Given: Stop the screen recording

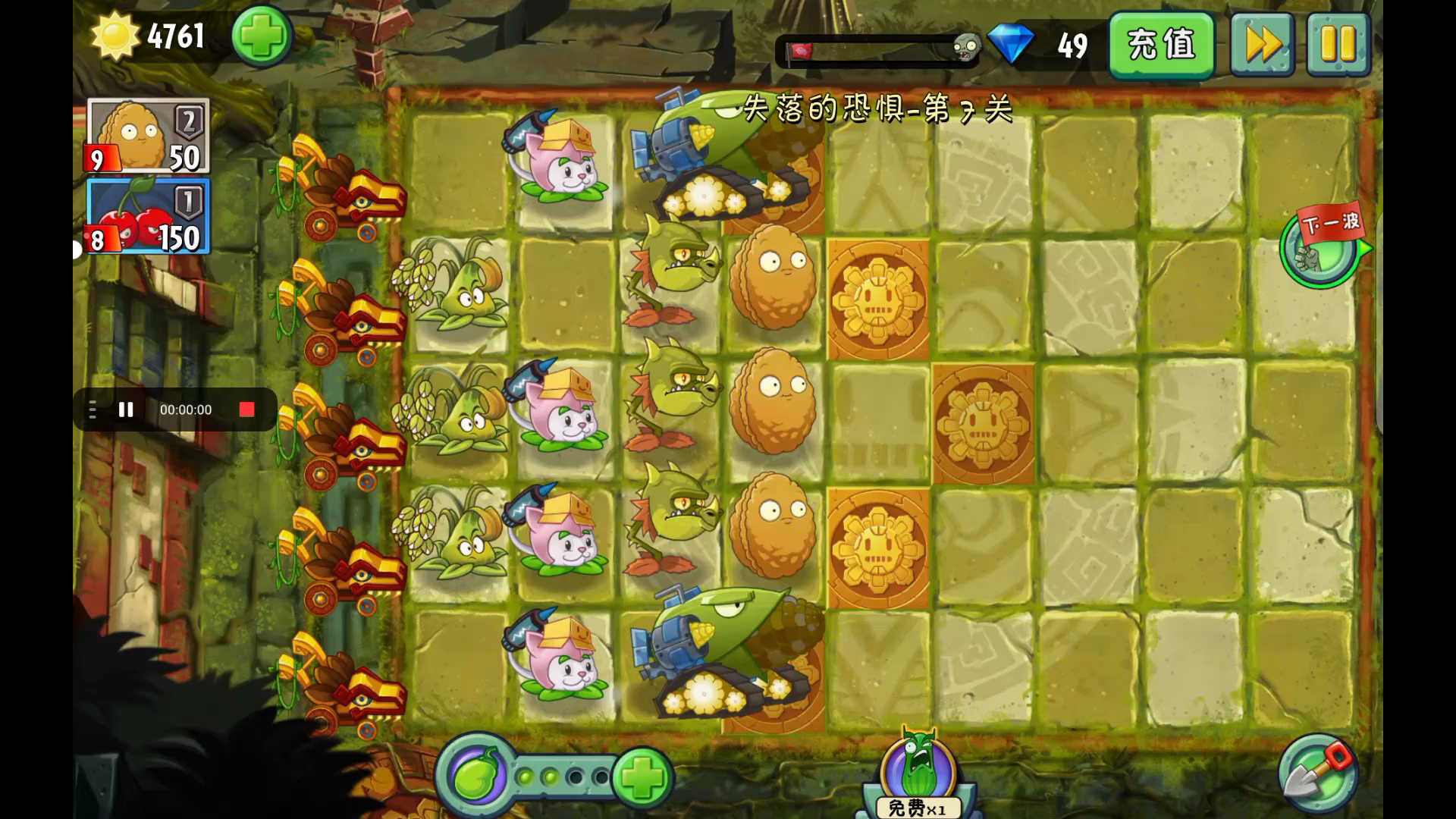Looking at the screenshot, I should (x=246, y=409).
